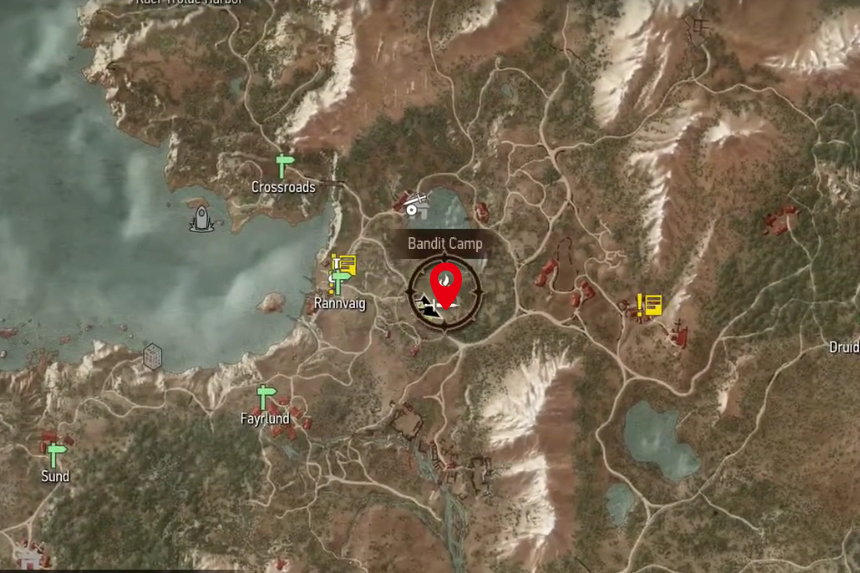Select the Sund signpost marker
This screenshot has height=573, width=860.
(x=55, y=455)
